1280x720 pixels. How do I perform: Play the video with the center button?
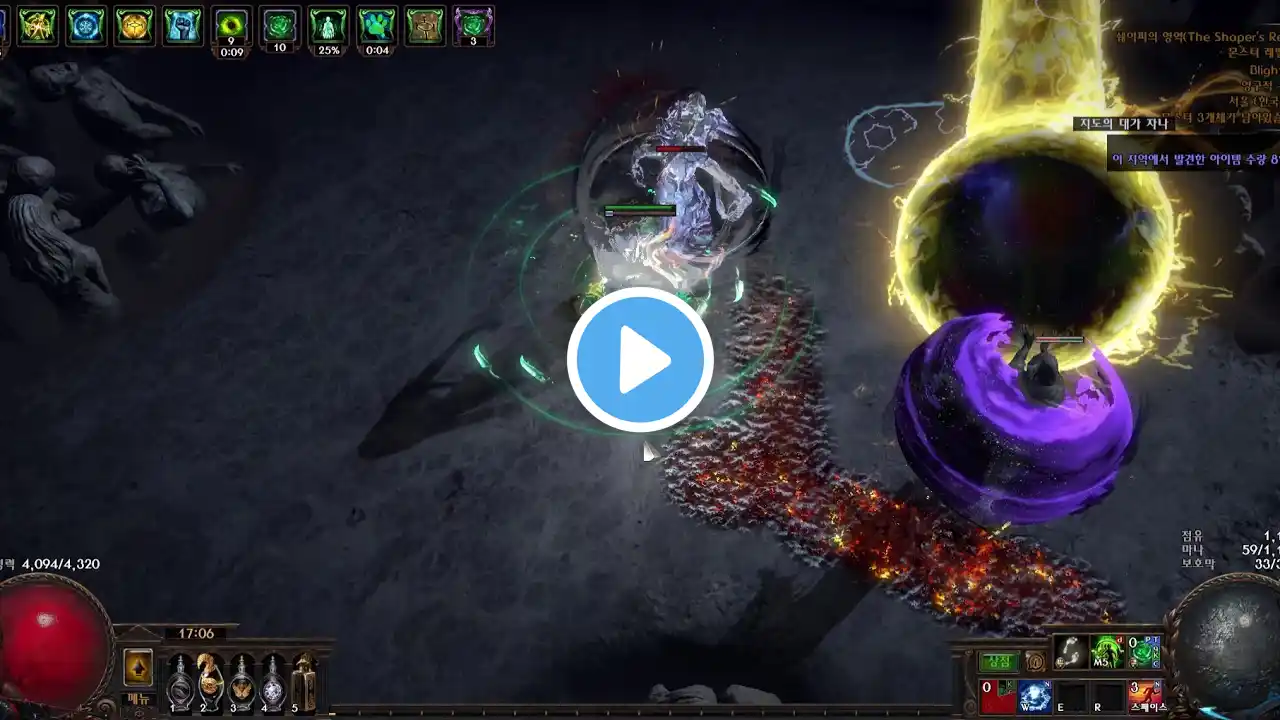(640, 360)
